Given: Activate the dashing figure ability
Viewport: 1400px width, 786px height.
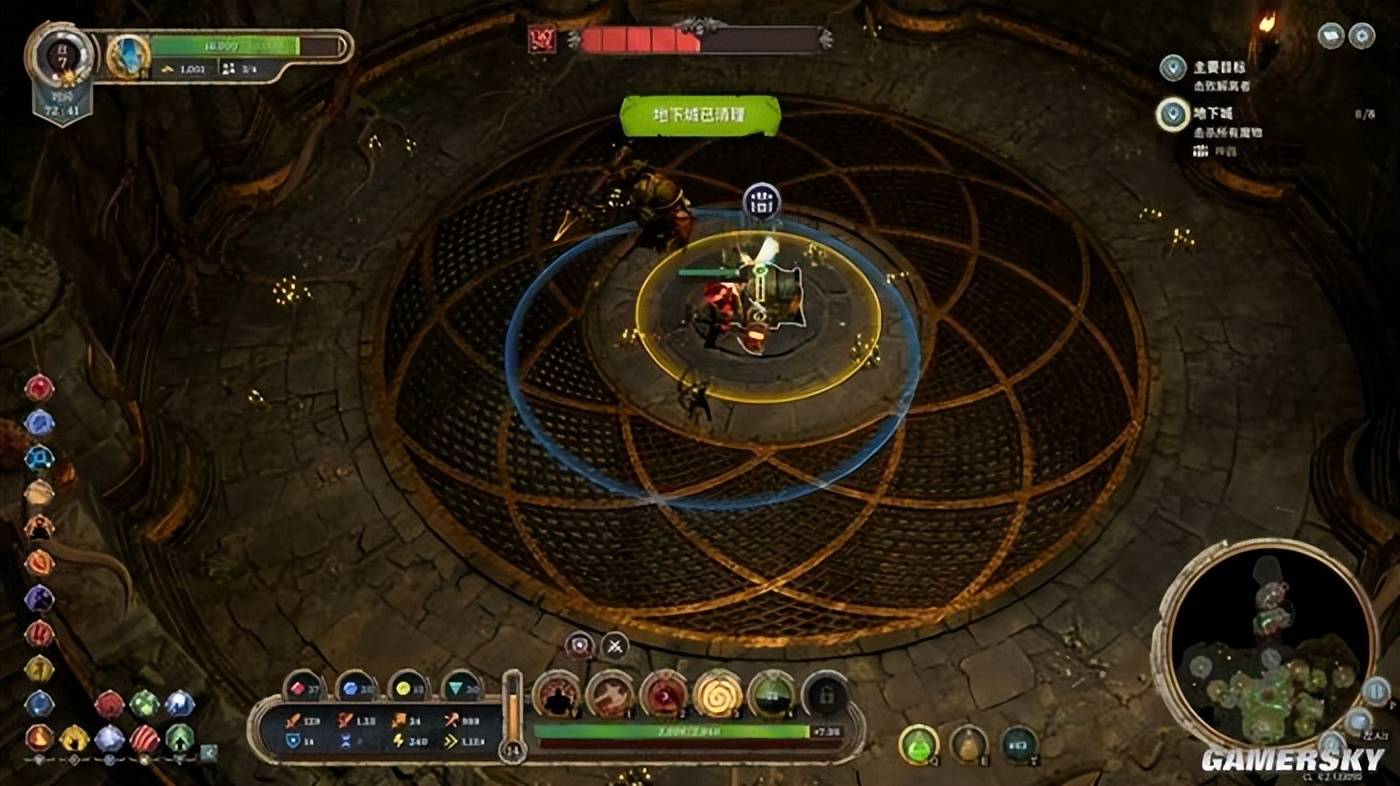Looking at the screenshot, I should coord(610,693).
